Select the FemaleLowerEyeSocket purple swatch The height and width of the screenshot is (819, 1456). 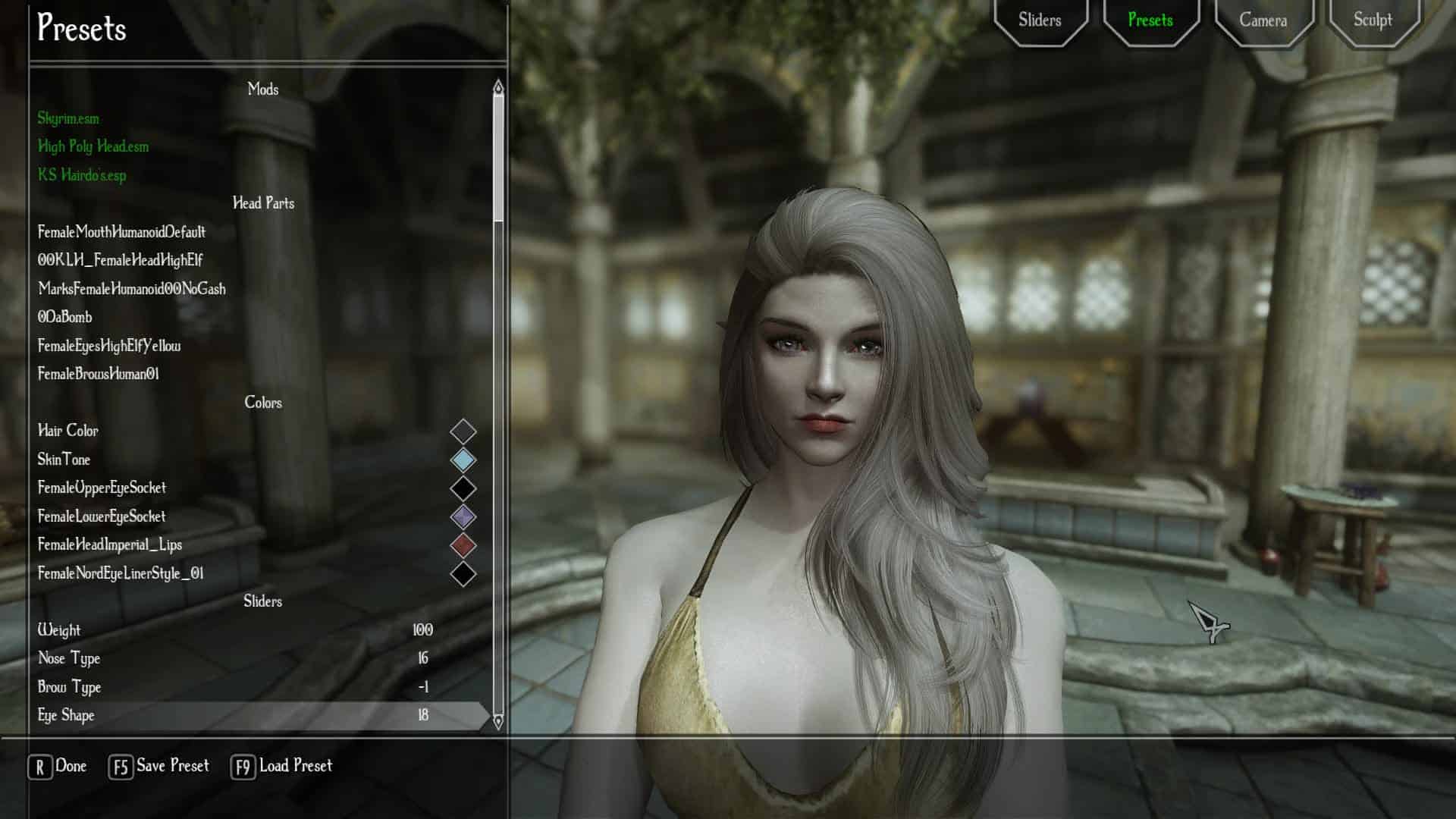coord(463,517)
